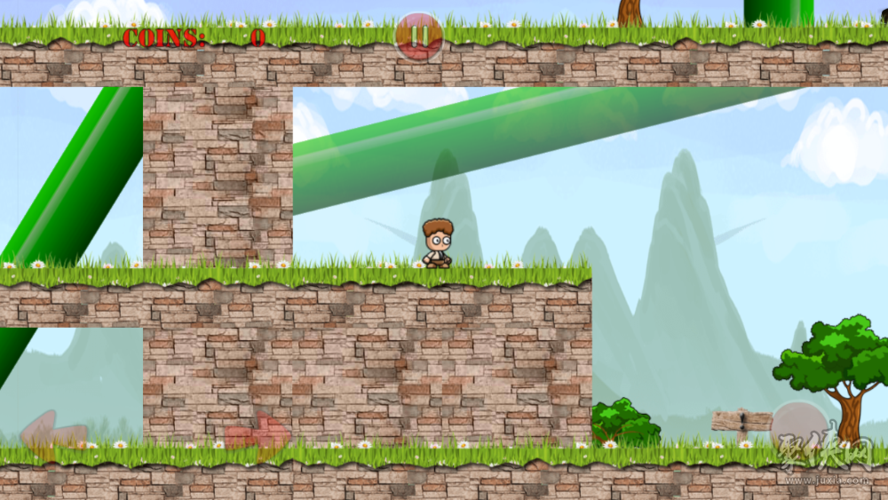Image resolution: width=888 pixels, height=500 pixels.
Task: Pause the game with the round pause button
Action: (x=419, y=37)
